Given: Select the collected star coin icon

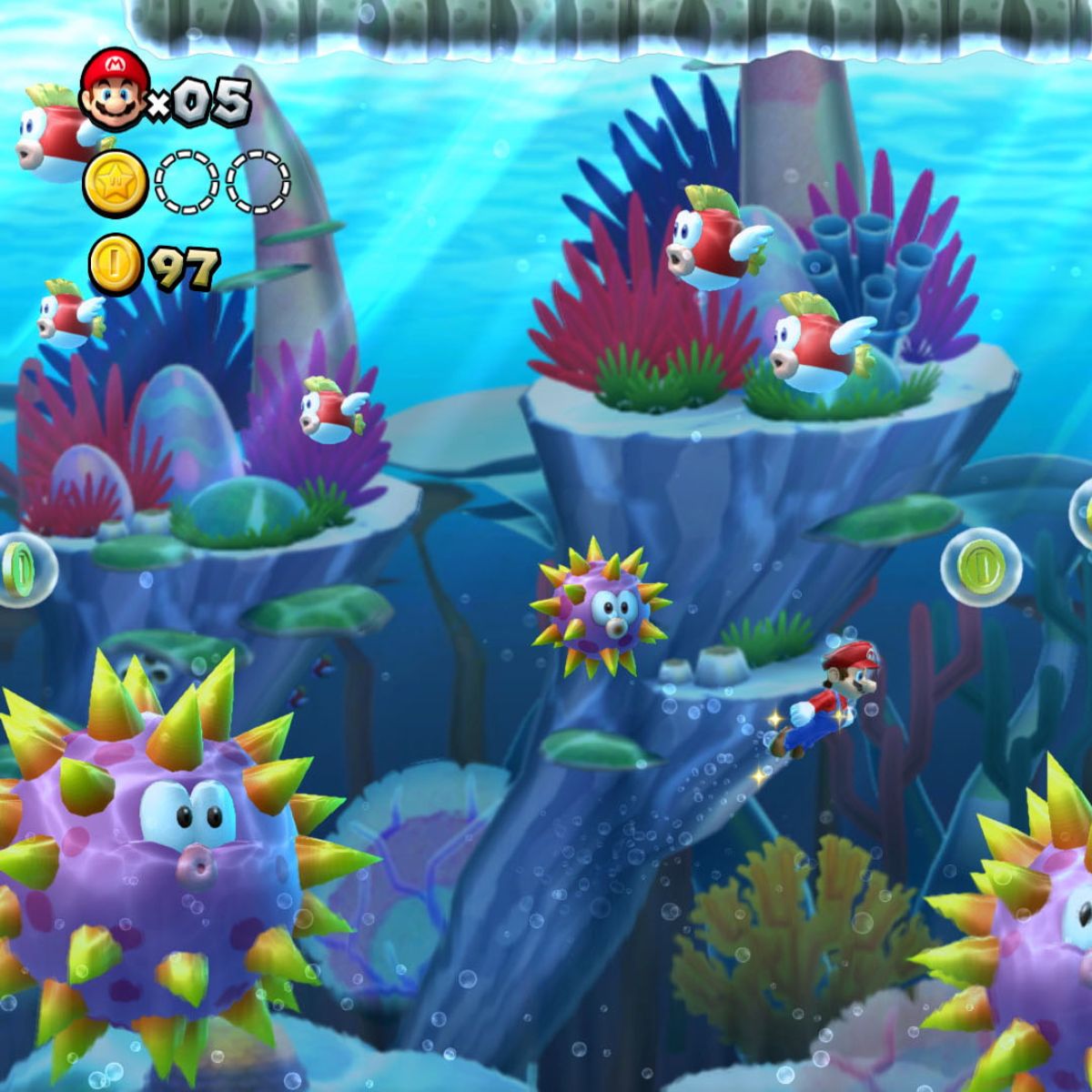Looking at the screenshot, I should [116, 183].
